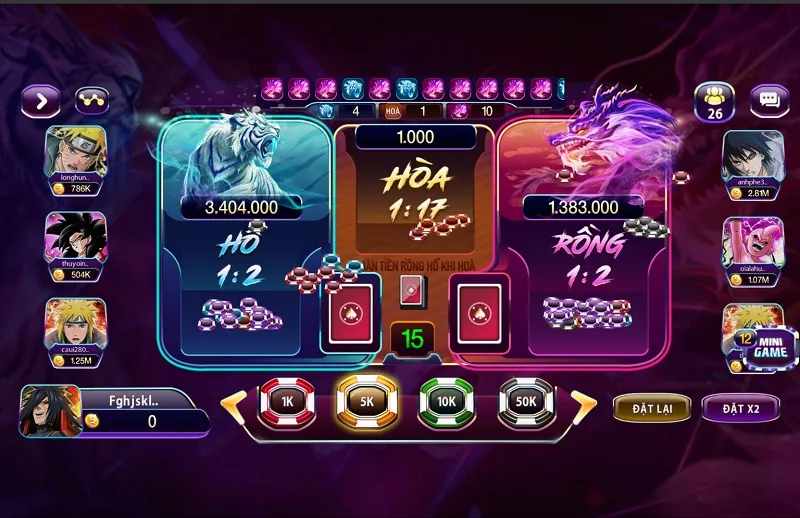Place a bet on the HỔ tiger panel

pyautogui.click(x=243, y=260)
